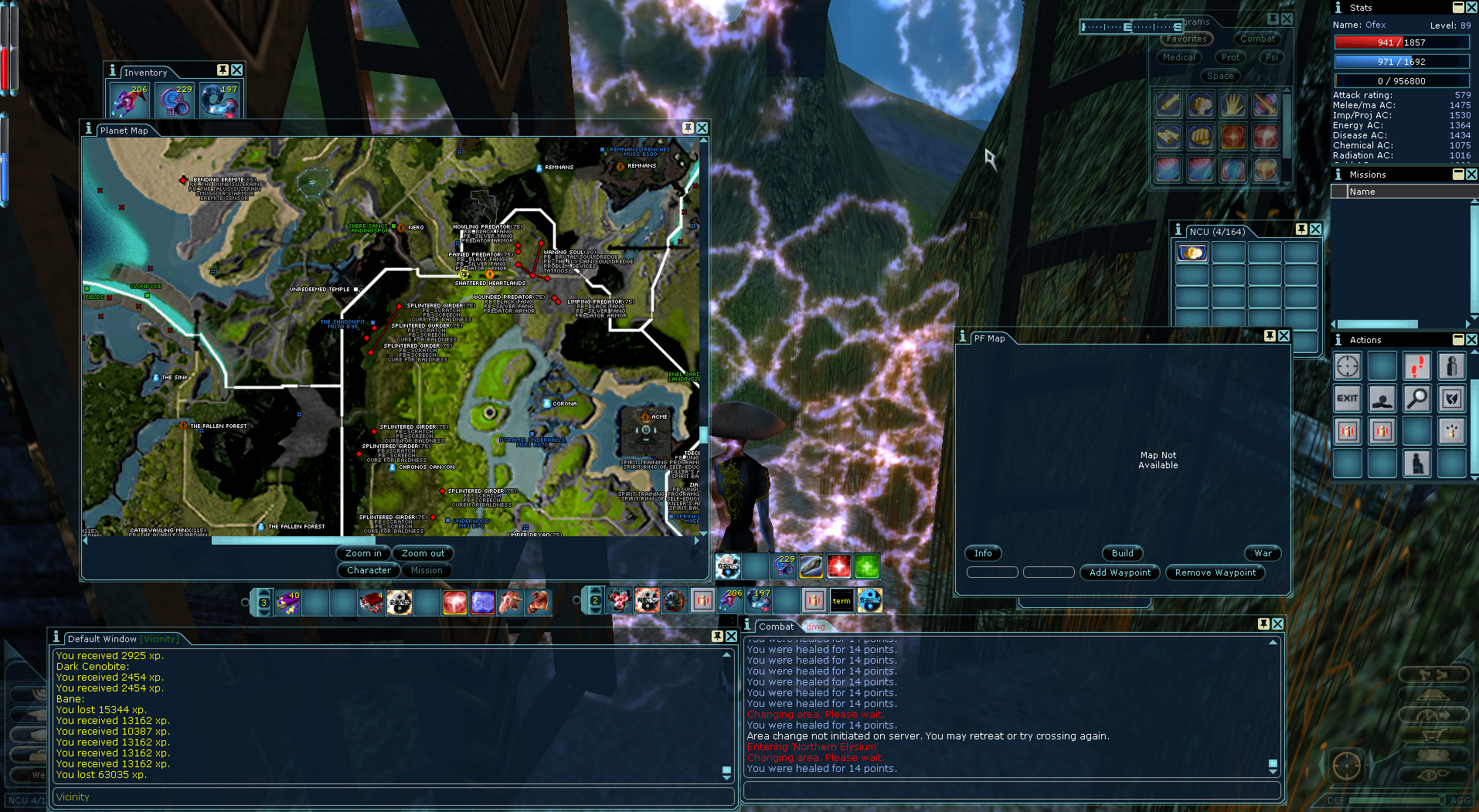Select the Medical programs category
Image resolution: width=1479 pixels, height=812 pixels.
click(1178, 57)
